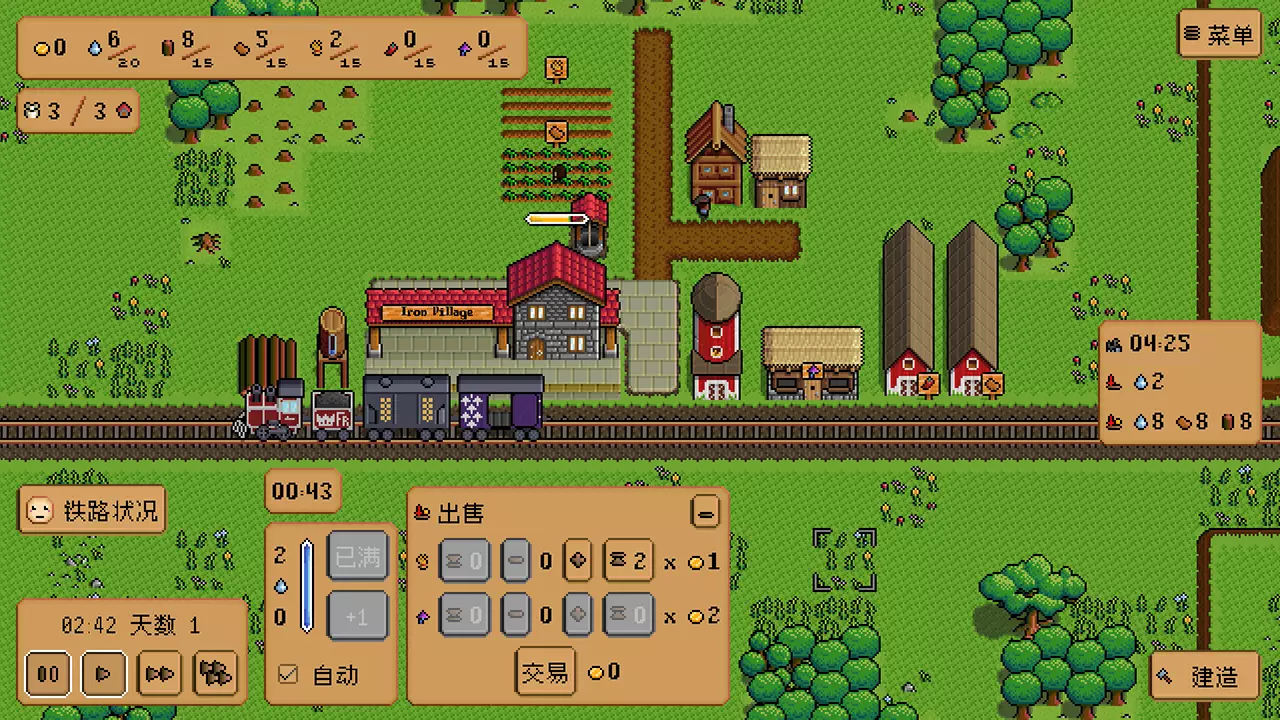Screen dimensions: 1280x720
Task: Click the villager counter icon showing 3/3
Action: point(31,111)
